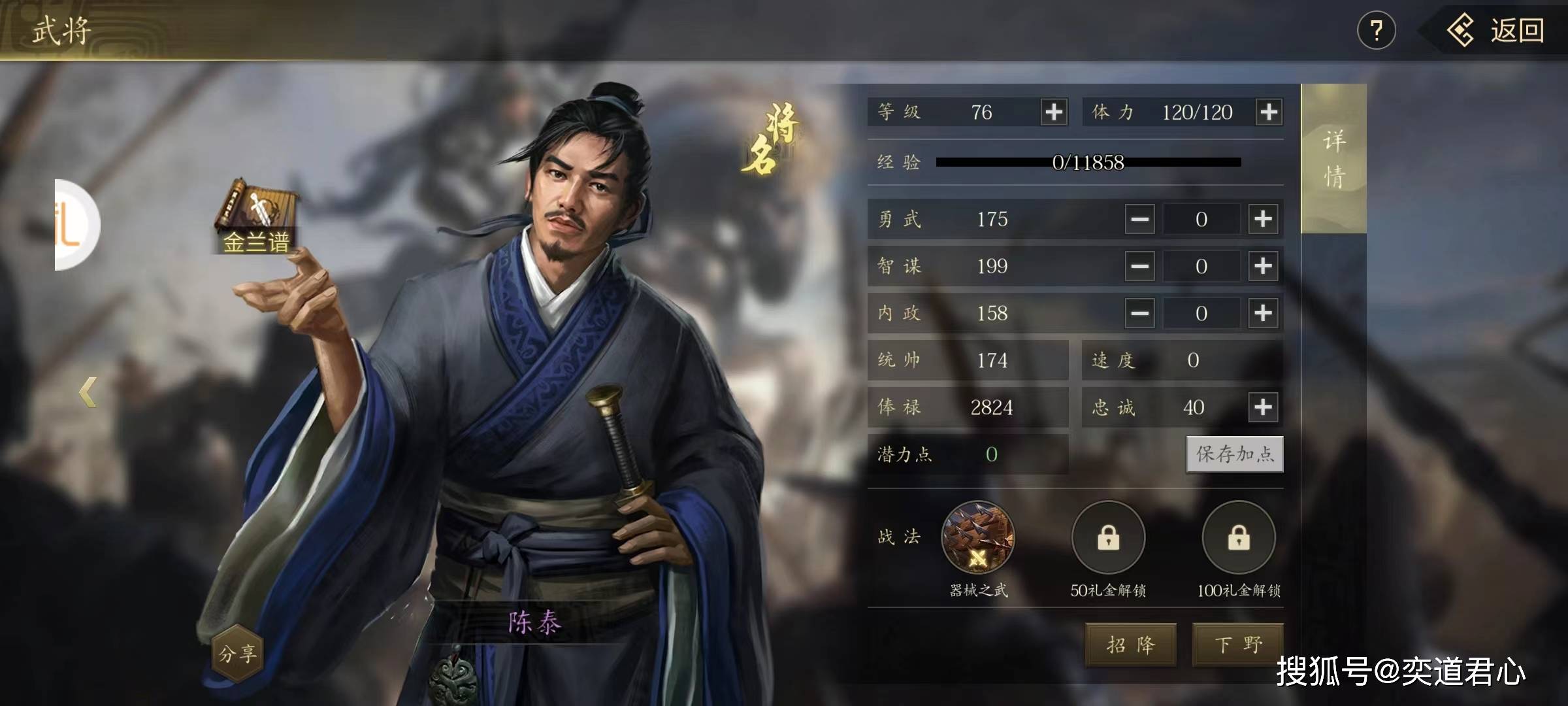Viewport: 1568px width, 706px height.
Task: Go back using the 返回 button
Action: click(1496, 31)
